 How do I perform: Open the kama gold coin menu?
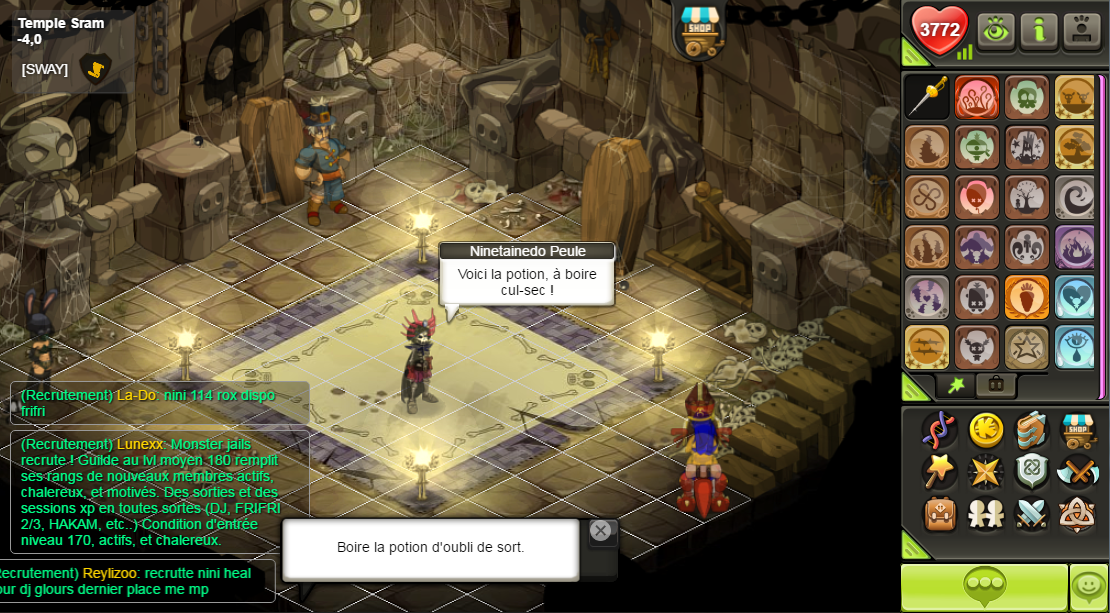987,429
